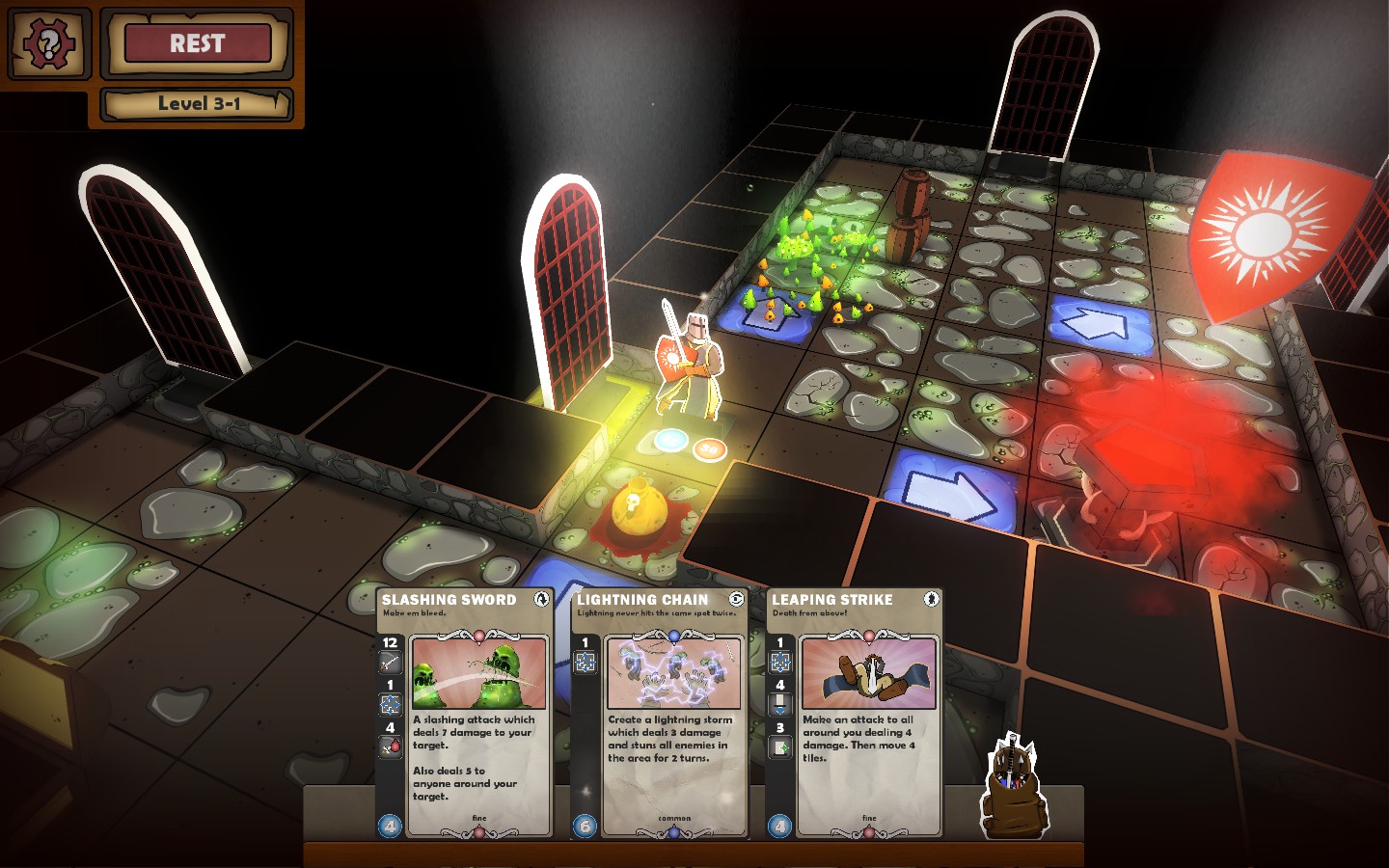
Task: Click the sword damage icon showing 12
Action: (x=389, y=663)
